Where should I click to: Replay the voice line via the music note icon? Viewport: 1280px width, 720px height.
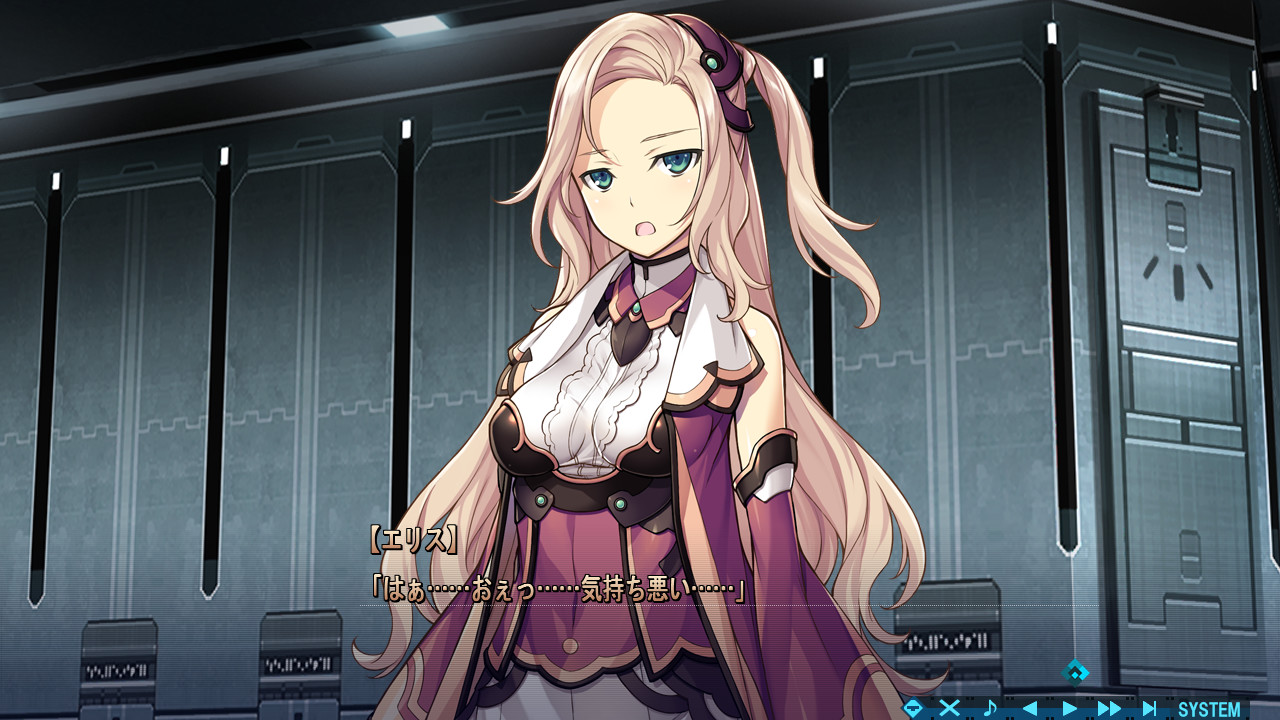[x=990, y=707]
